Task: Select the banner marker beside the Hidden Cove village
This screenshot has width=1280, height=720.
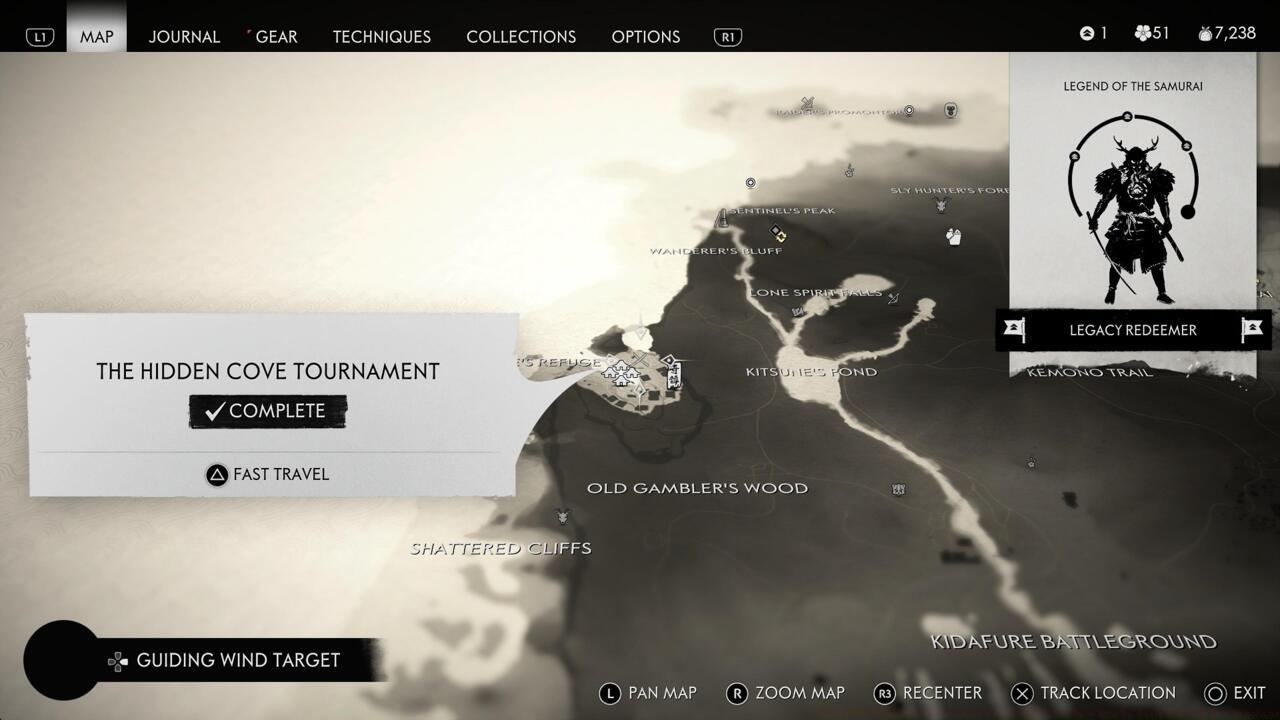Action: (x=671, y=372)
